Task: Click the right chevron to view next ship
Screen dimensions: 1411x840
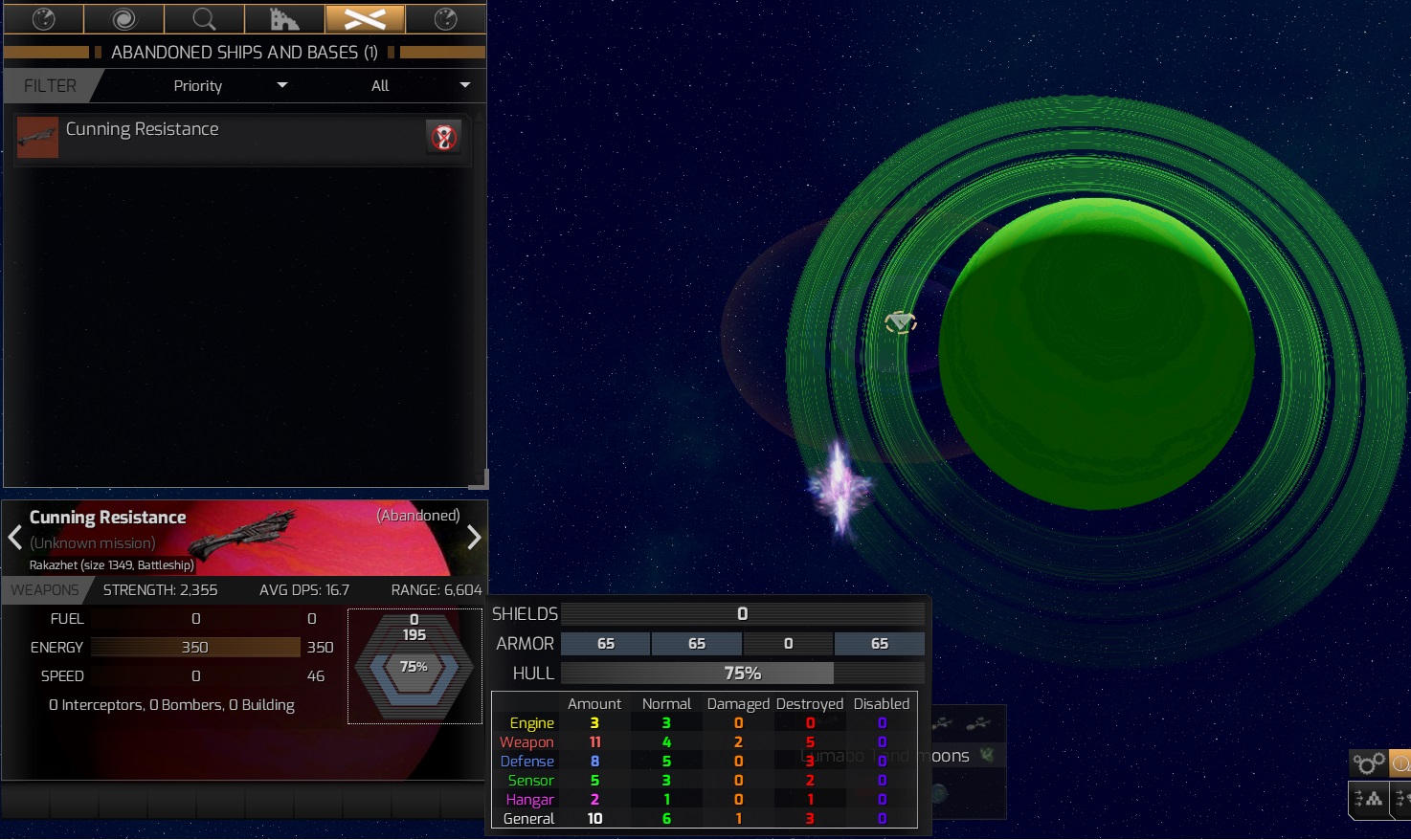Action: (474, 538)
